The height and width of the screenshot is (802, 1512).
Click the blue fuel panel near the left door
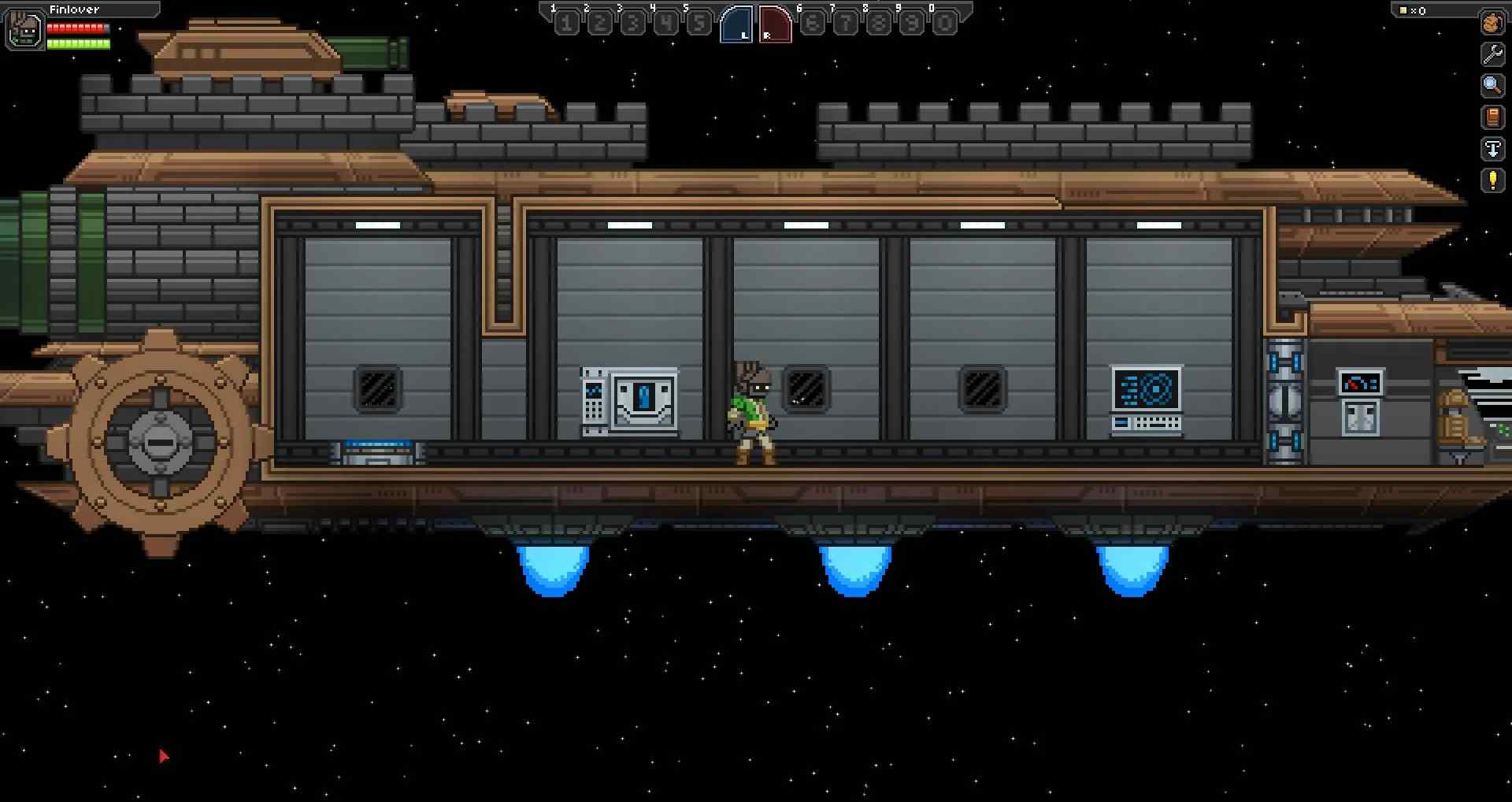tap(378, 449)
